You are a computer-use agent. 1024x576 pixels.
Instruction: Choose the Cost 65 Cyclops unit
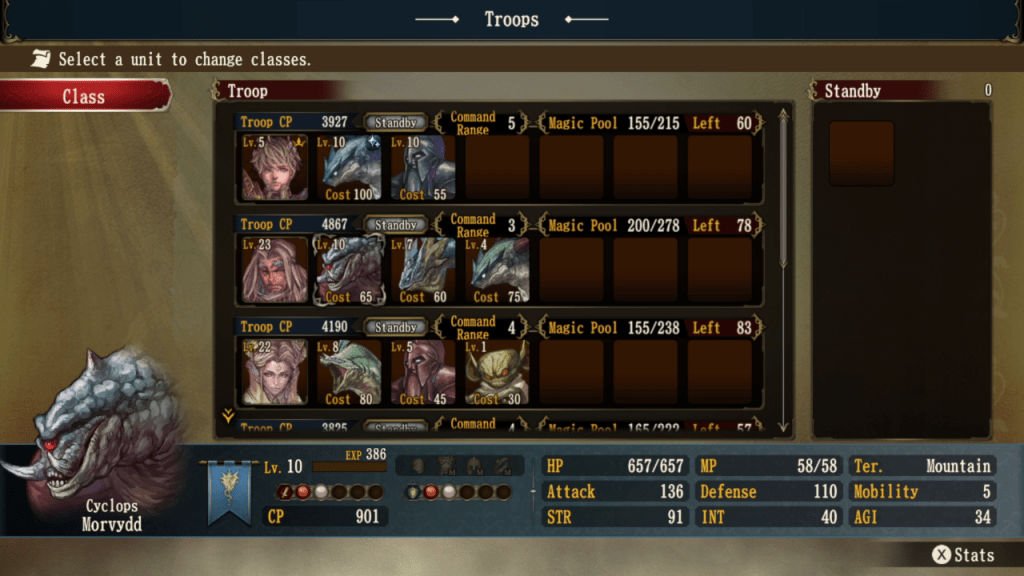(x=349, y=271)
